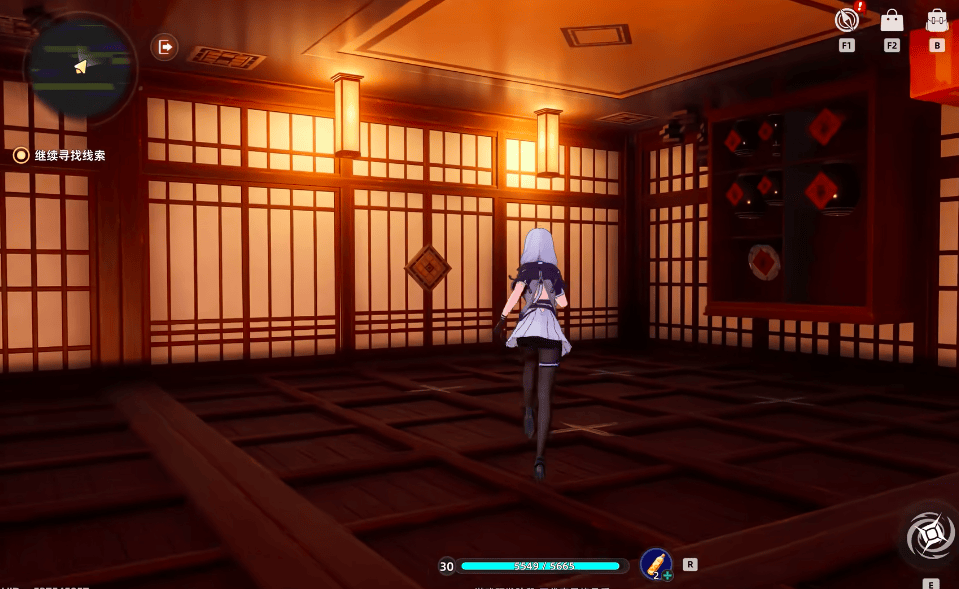The width and height of the screenshot is (959, 589).
Task: Open the circular minimap
Action: (x=80, y=66)
